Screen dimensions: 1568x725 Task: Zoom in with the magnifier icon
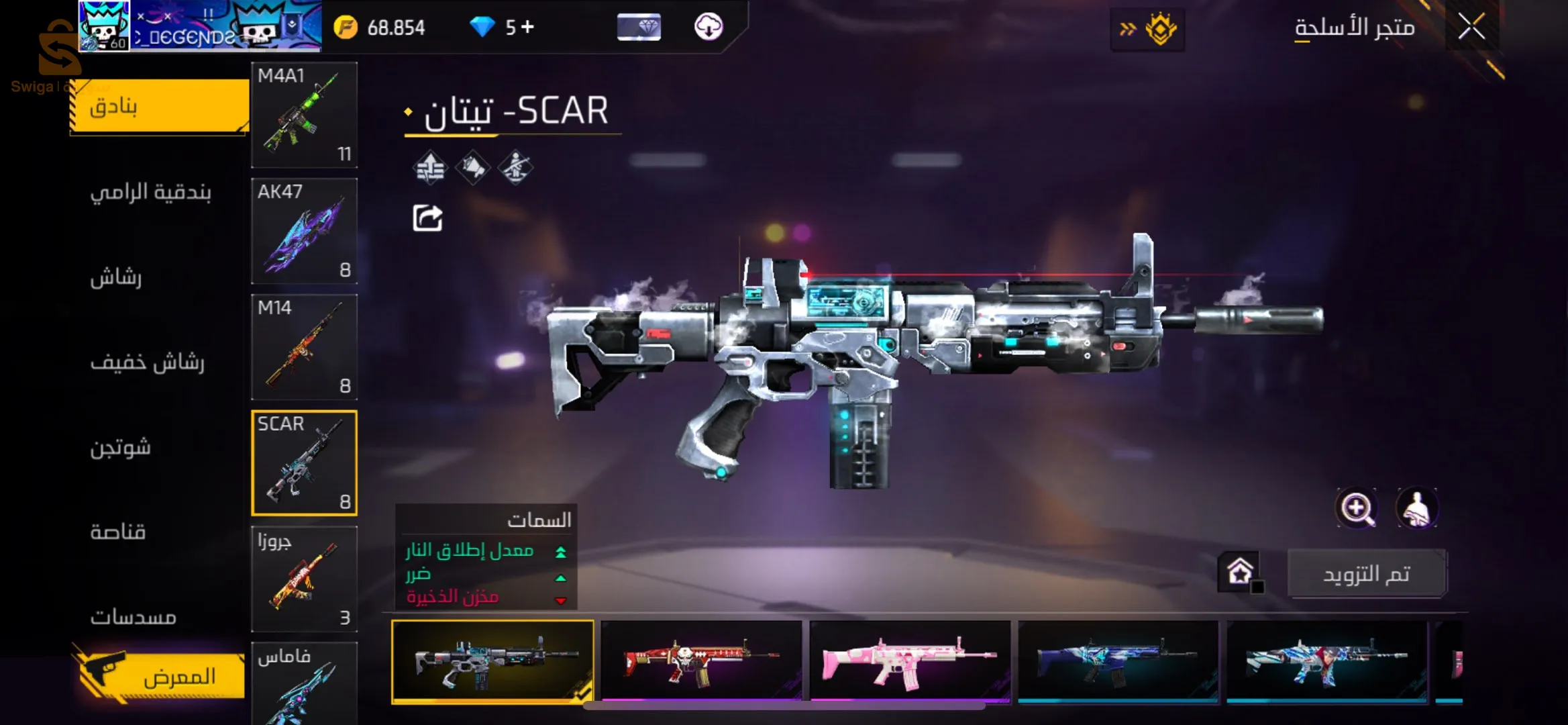tap(1357, 508)
